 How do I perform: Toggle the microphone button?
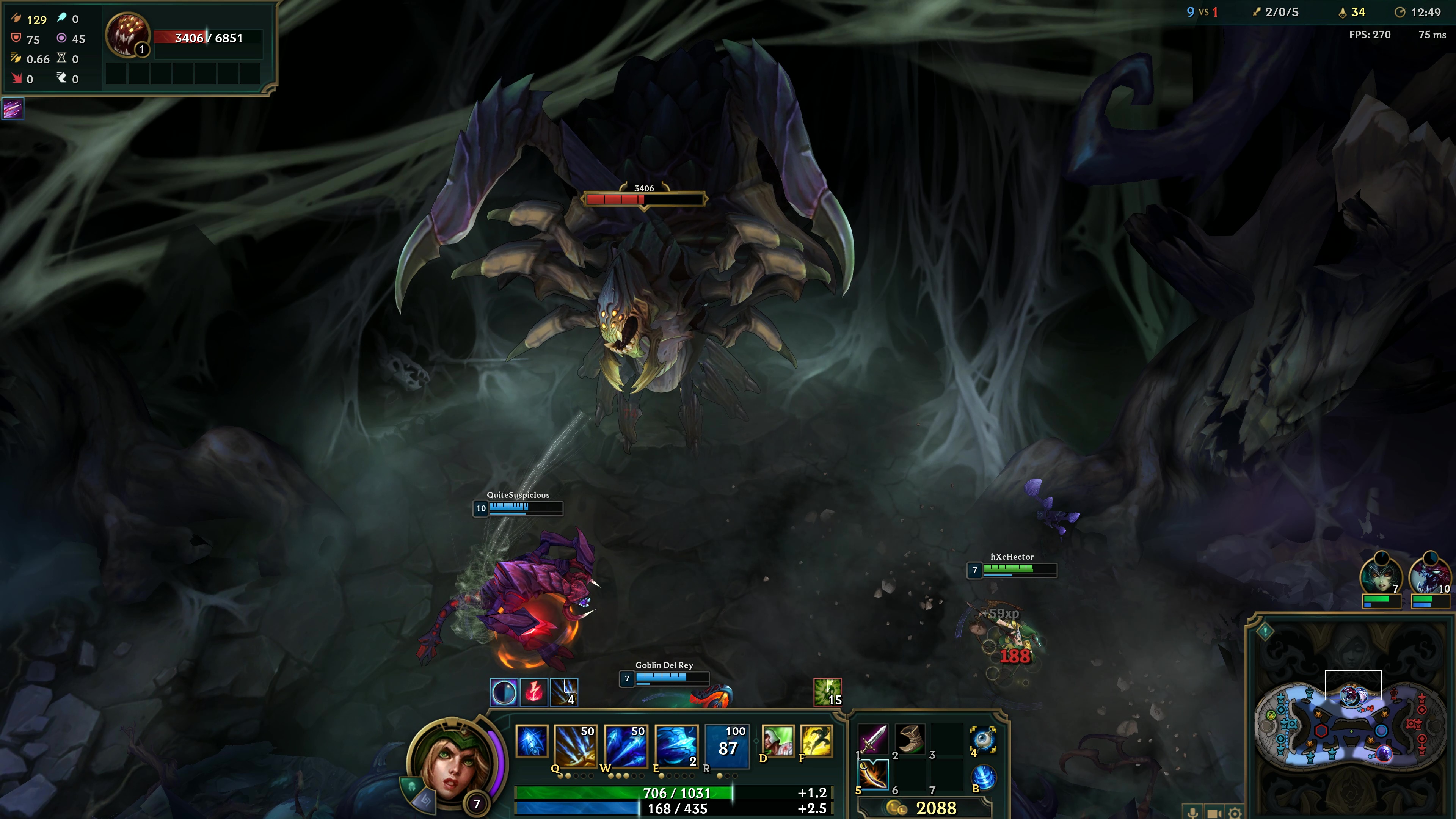click(1192, 813)
